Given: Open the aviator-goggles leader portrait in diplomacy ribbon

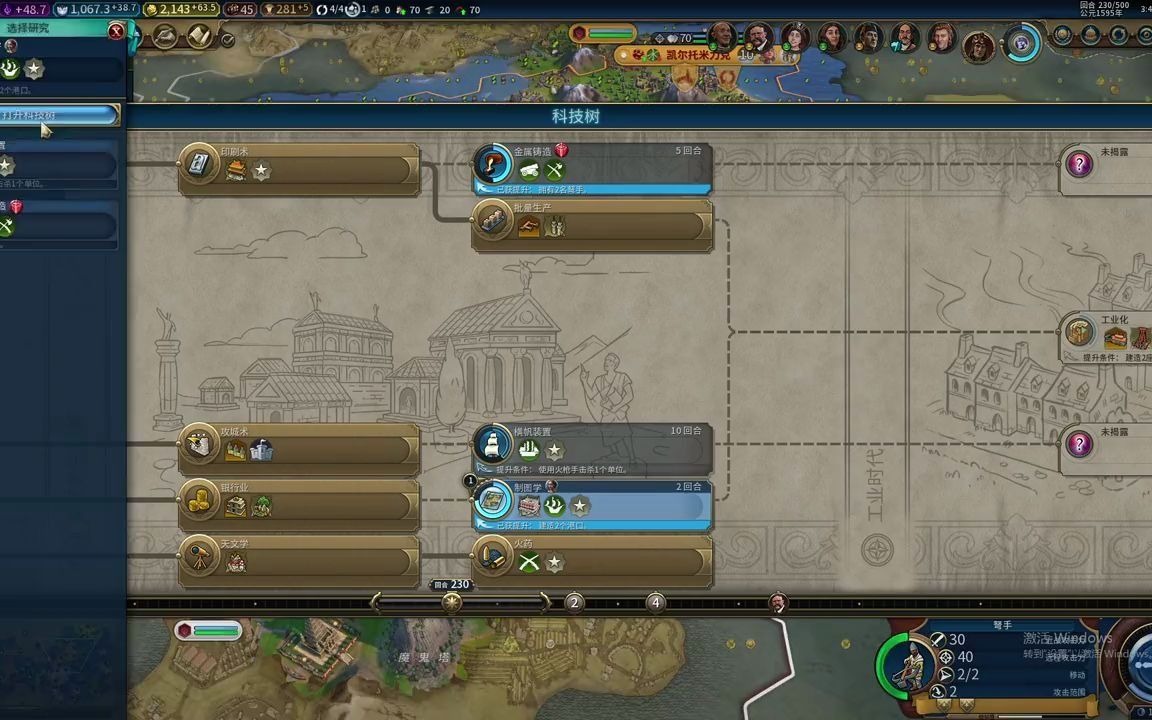Looking at the screenshot, I should (978, 44).
